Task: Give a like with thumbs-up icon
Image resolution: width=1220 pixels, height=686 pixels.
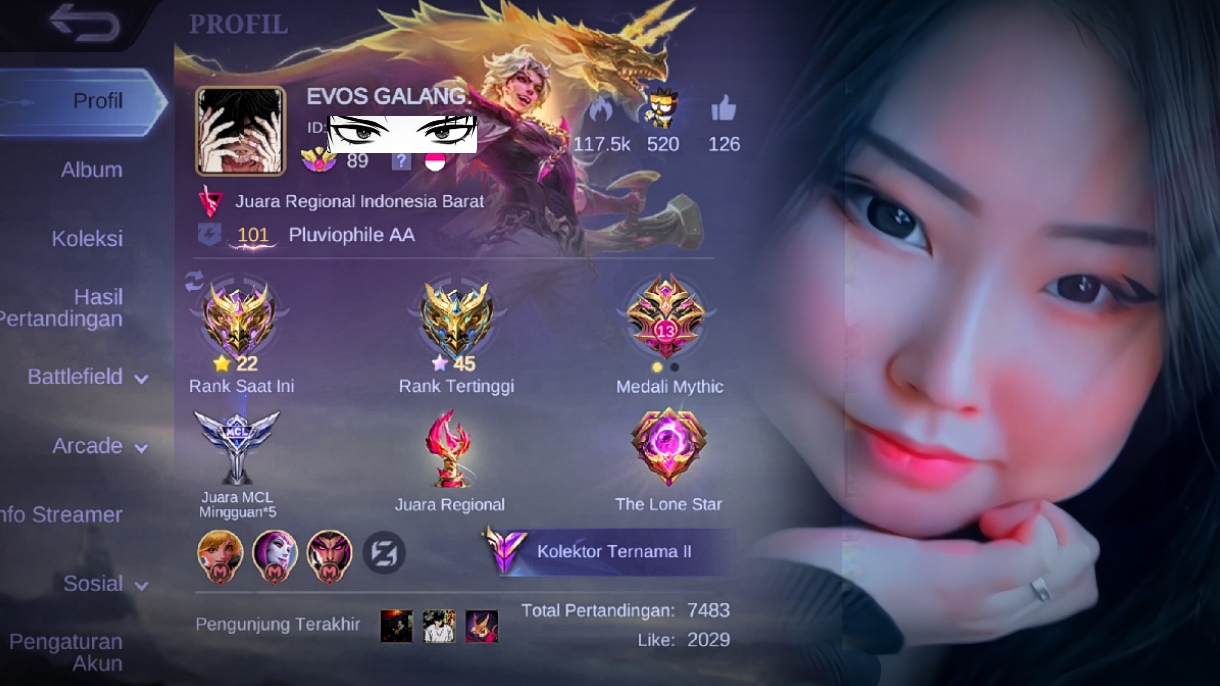Action: 723,108
